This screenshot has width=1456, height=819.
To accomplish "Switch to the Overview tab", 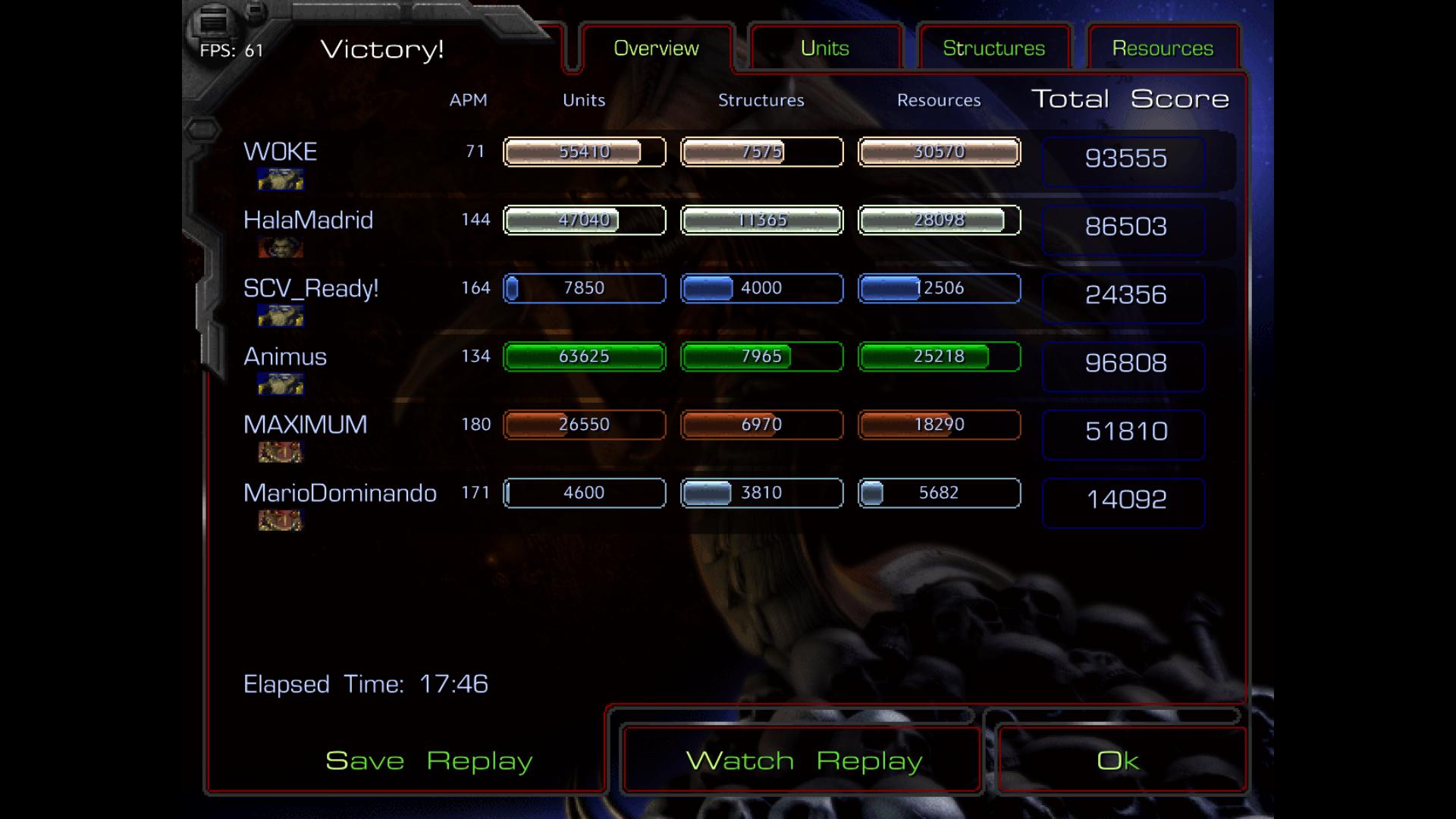I will [x=656, y=49].
